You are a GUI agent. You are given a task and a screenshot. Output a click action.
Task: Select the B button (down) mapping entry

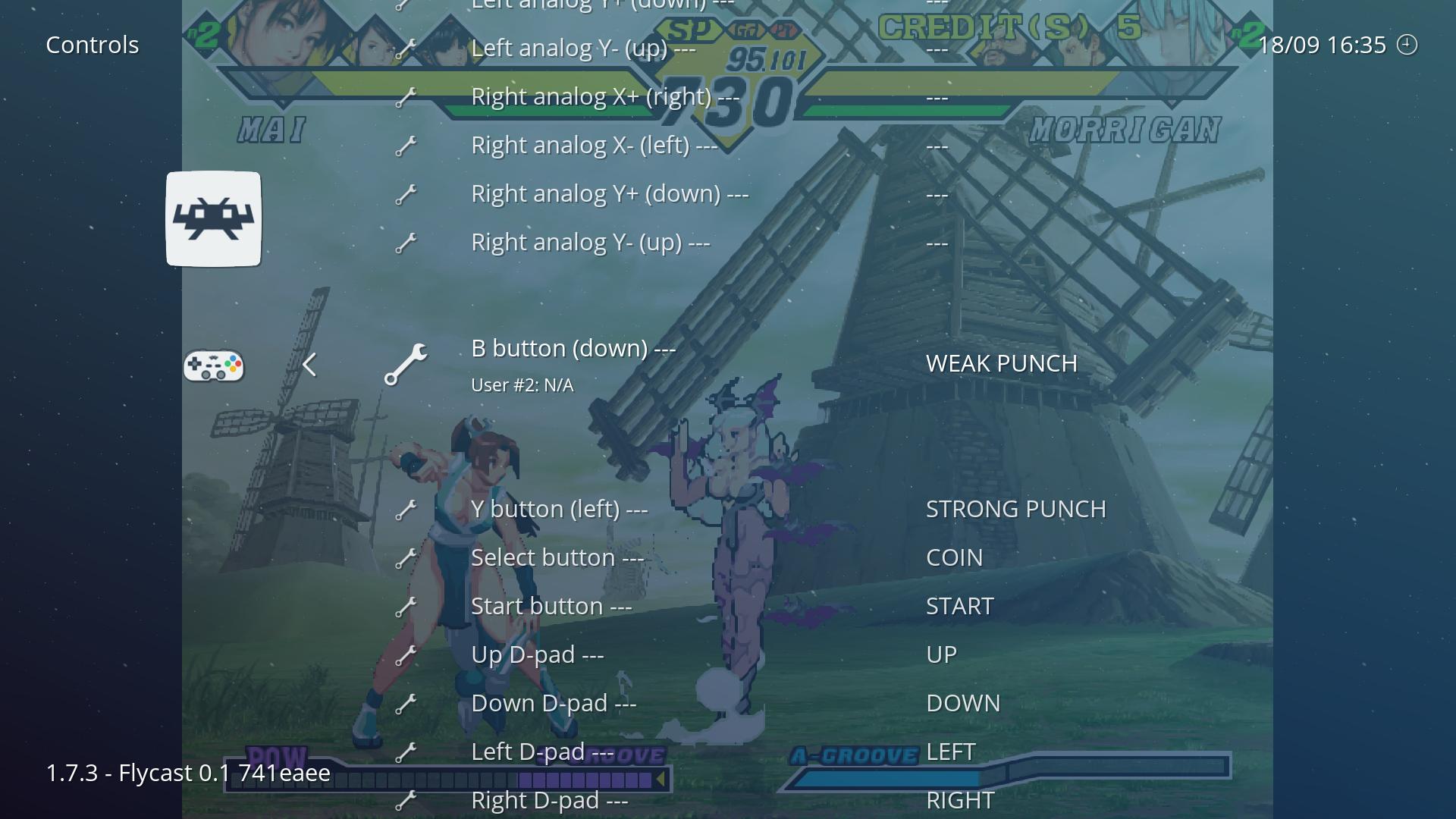573,350
